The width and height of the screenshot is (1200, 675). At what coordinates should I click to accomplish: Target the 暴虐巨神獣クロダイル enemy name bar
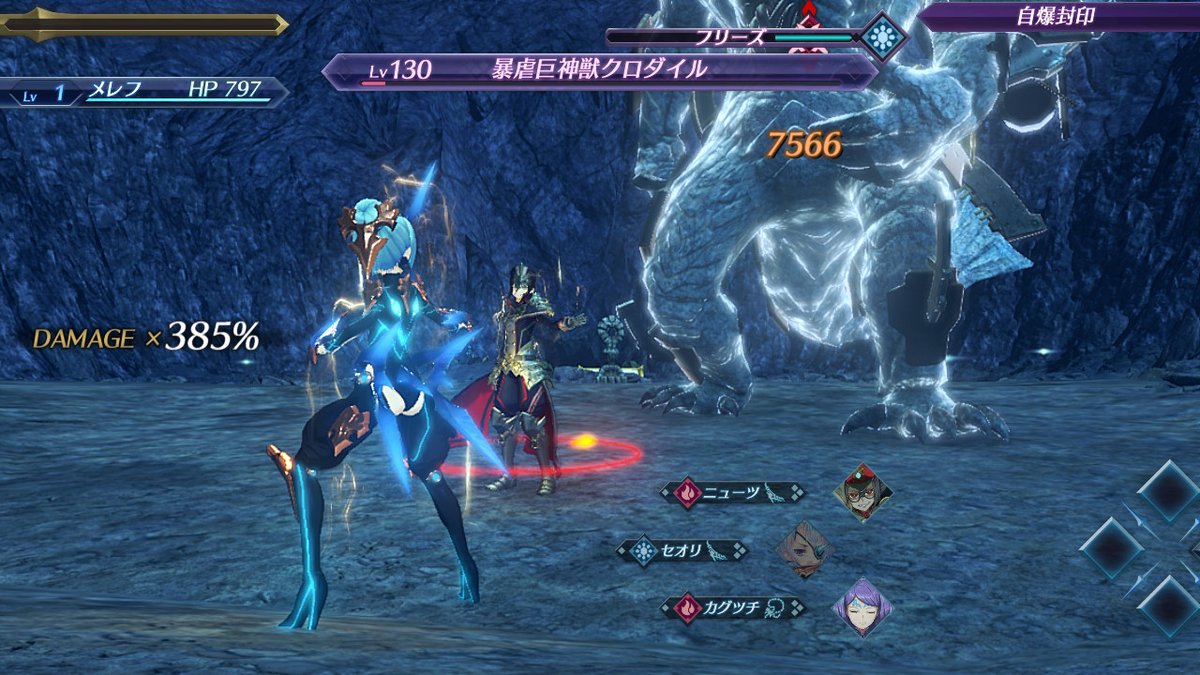[600, 70]
